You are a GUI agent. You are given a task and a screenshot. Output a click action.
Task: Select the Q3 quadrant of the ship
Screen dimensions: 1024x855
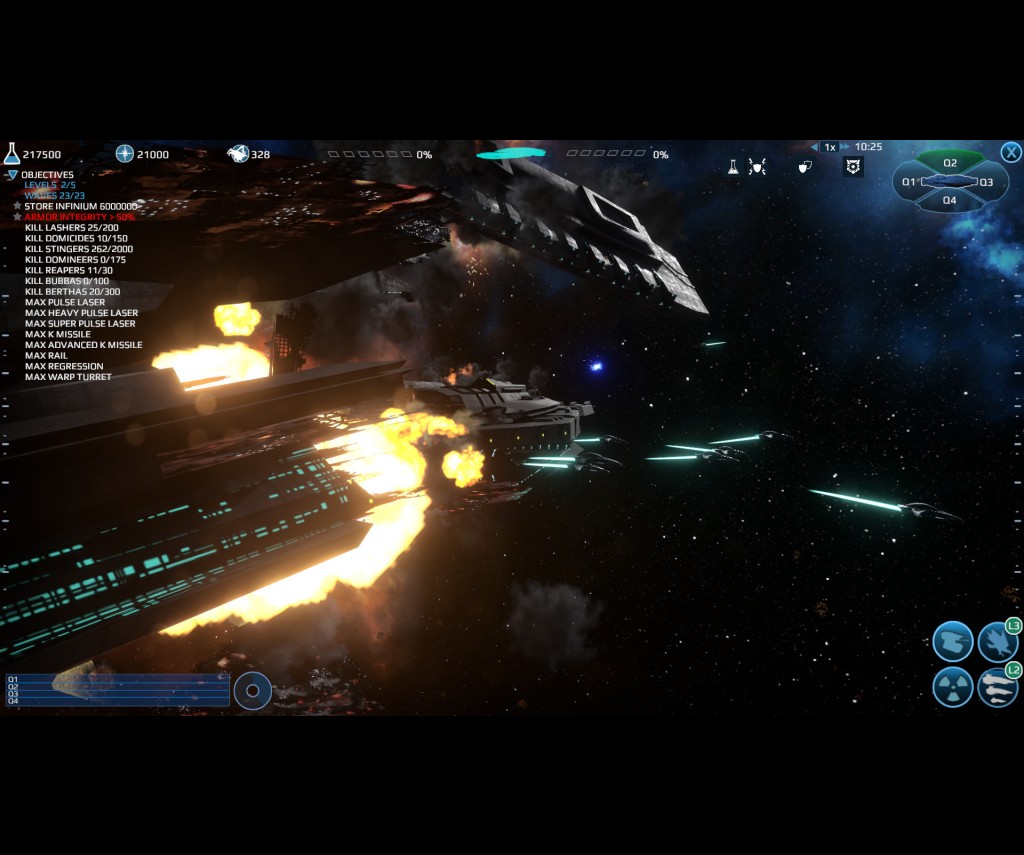pos(987,182)
